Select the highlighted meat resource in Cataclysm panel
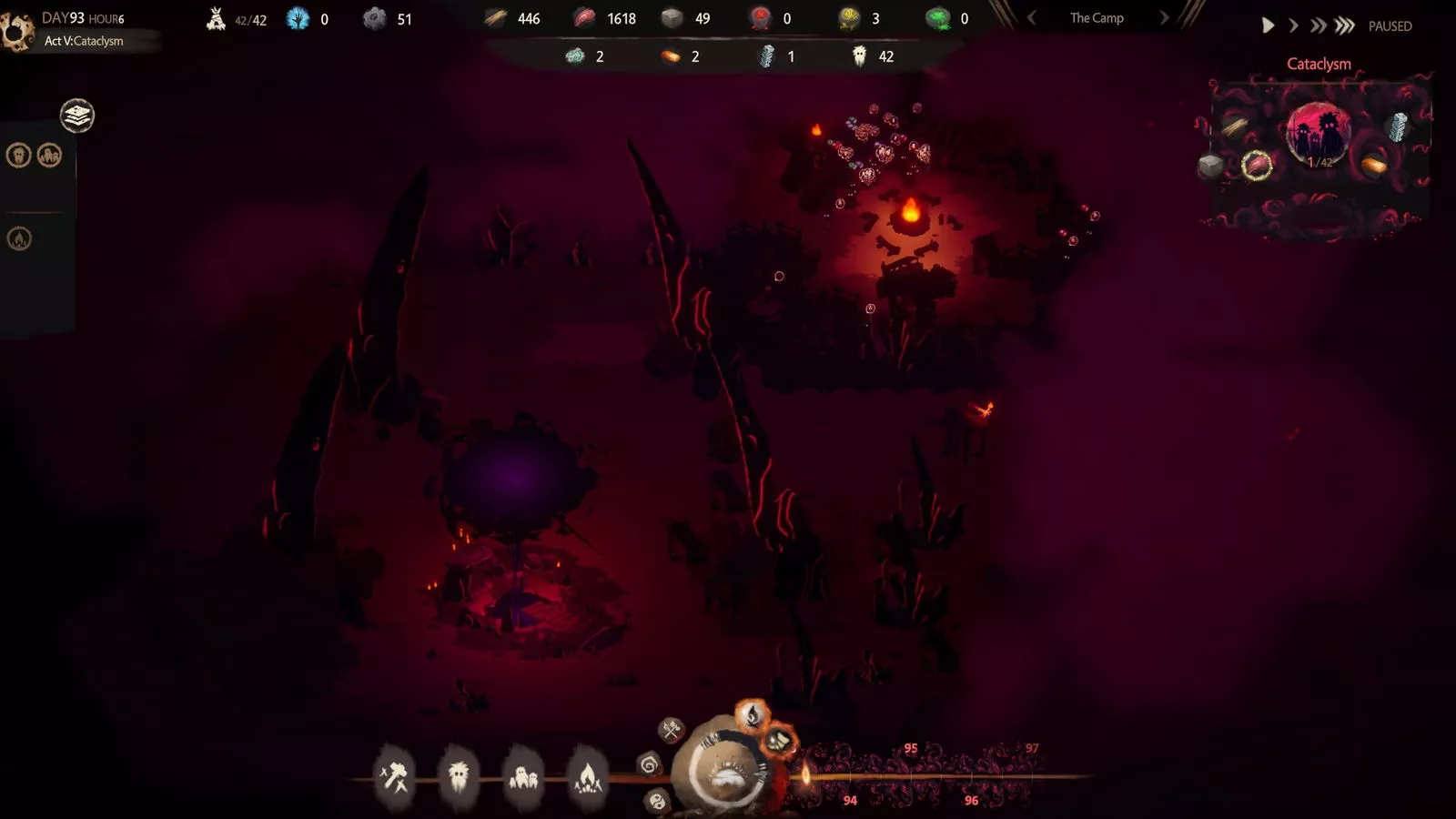1456x819 pixels. pos(1257,166)
